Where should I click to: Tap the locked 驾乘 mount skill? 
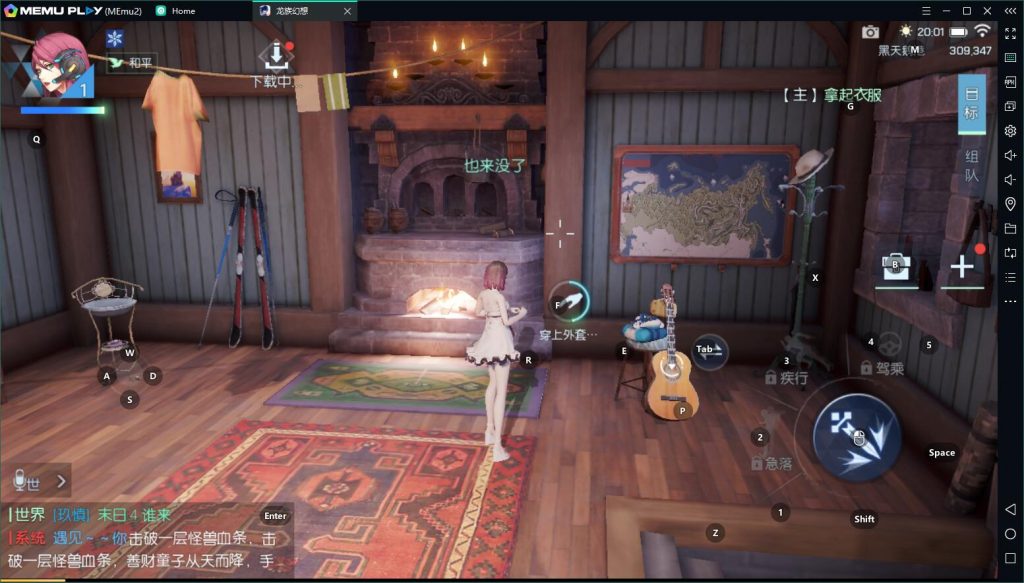884,366
